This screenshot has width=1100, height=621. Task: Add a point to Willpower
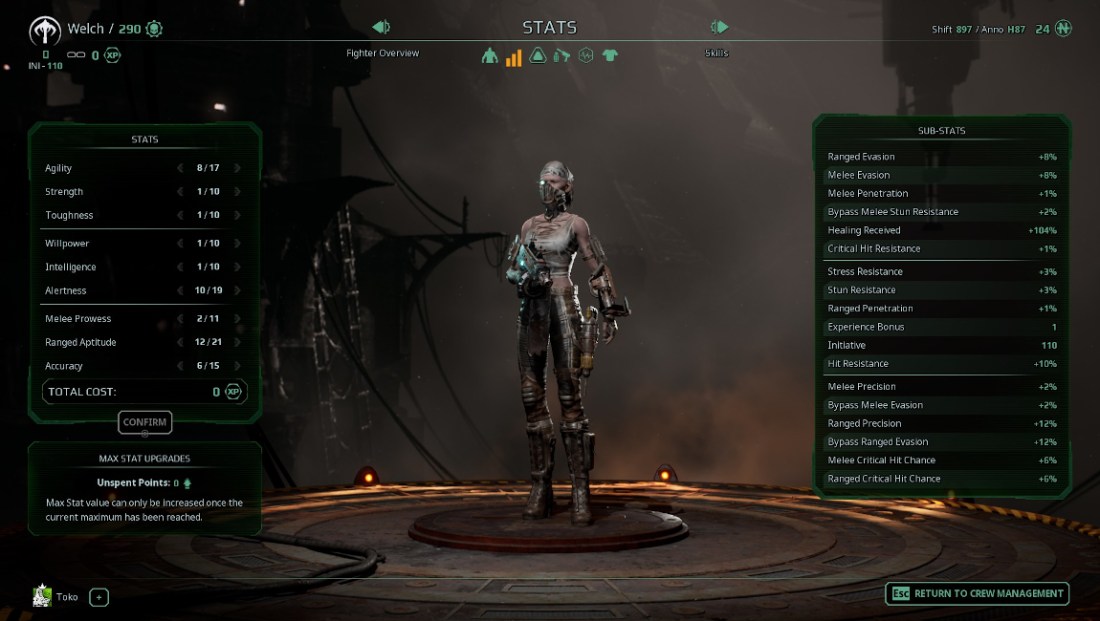[x=237, y=243]
